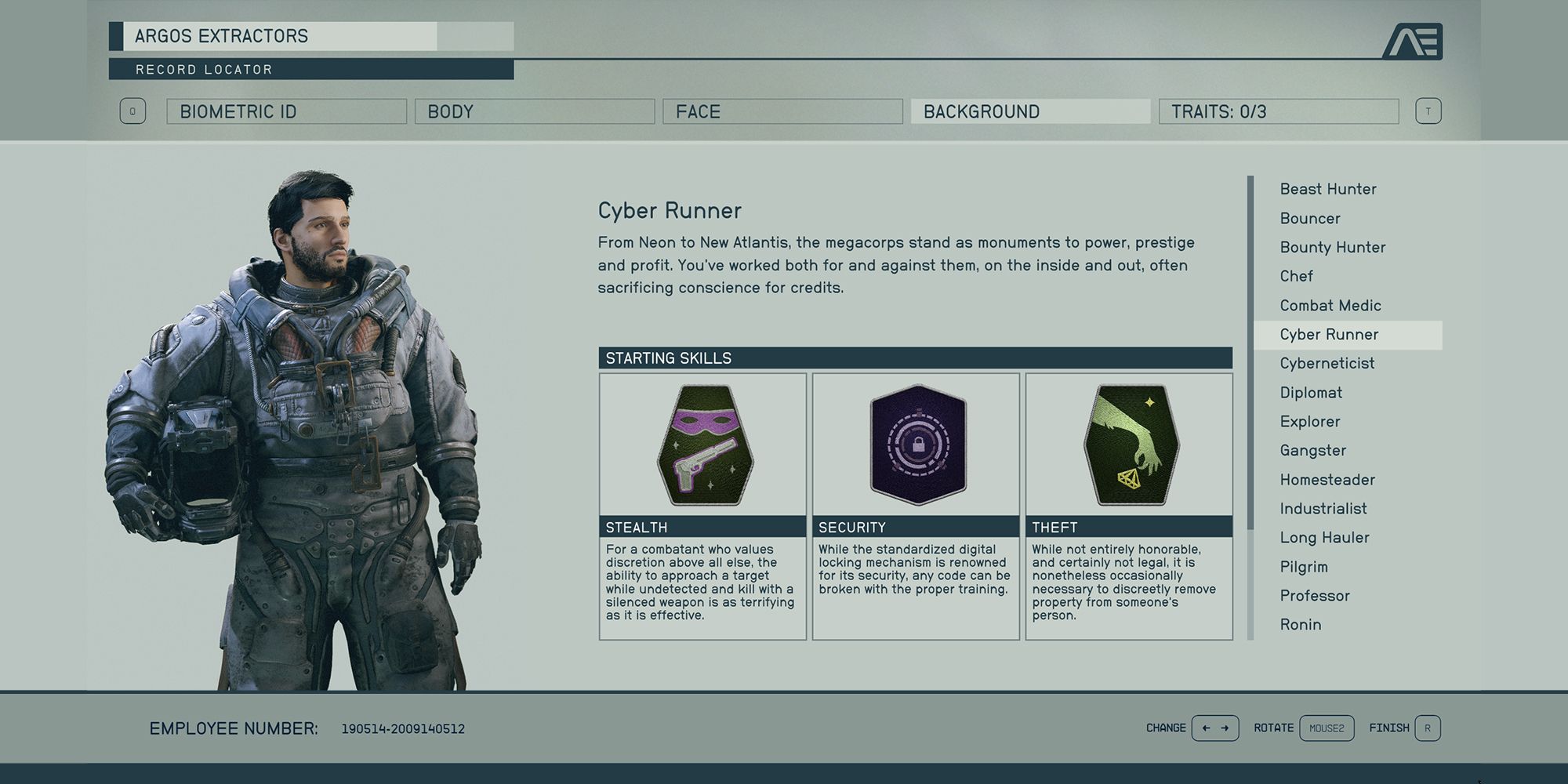1568x784 pixels.
Task: Open the Body tab
Action: pyautogui.click(x=534, y=111)
